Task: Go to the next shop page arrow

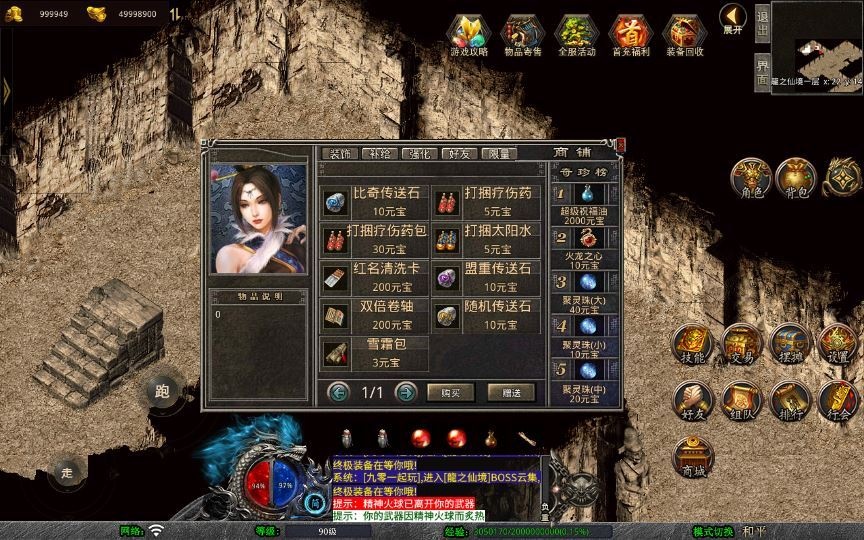Action: [x=405, y=392]
